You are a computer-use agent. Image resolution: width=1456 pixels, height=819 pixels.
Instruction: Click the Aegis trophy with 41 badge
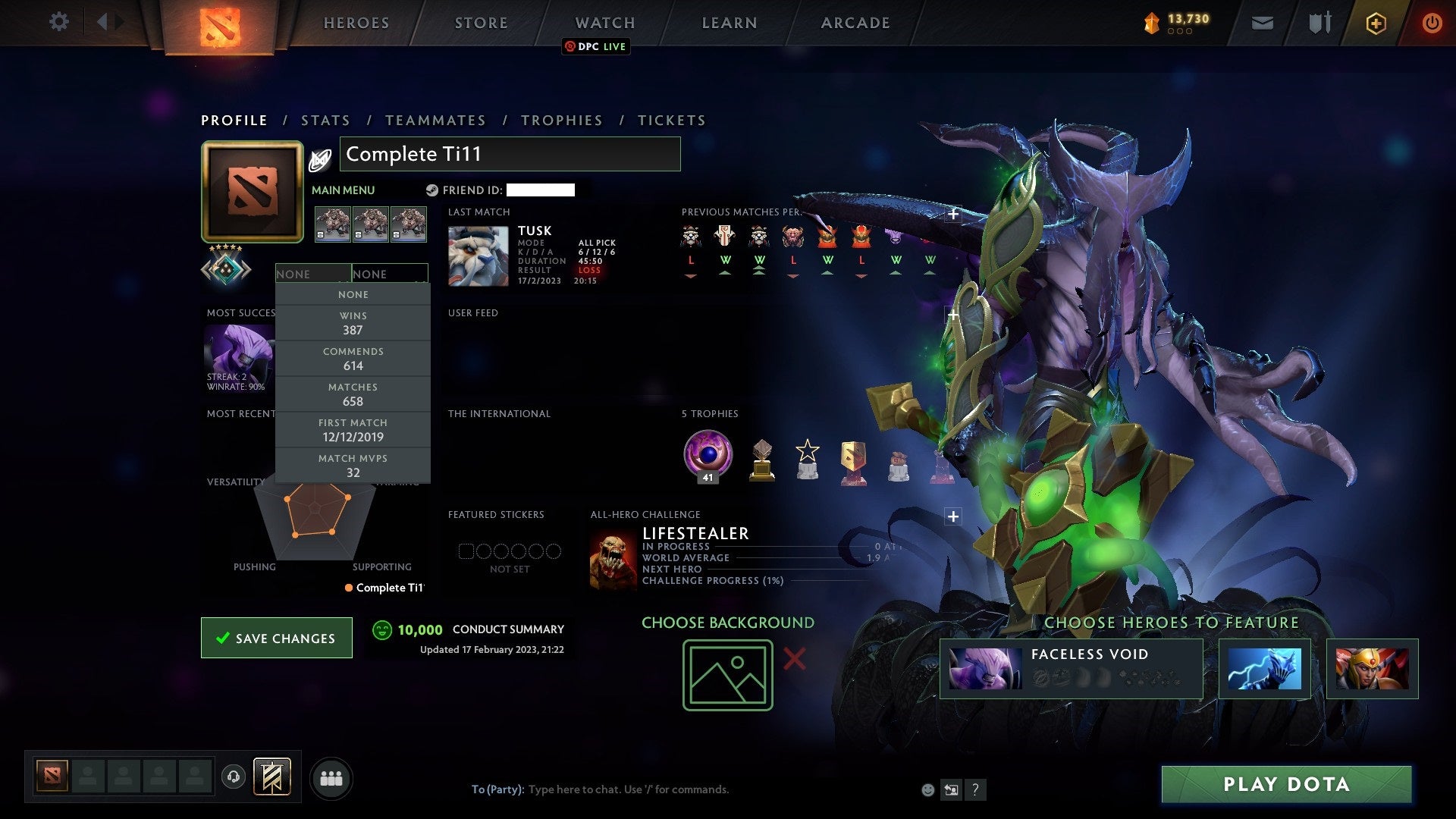coord(706,455)
